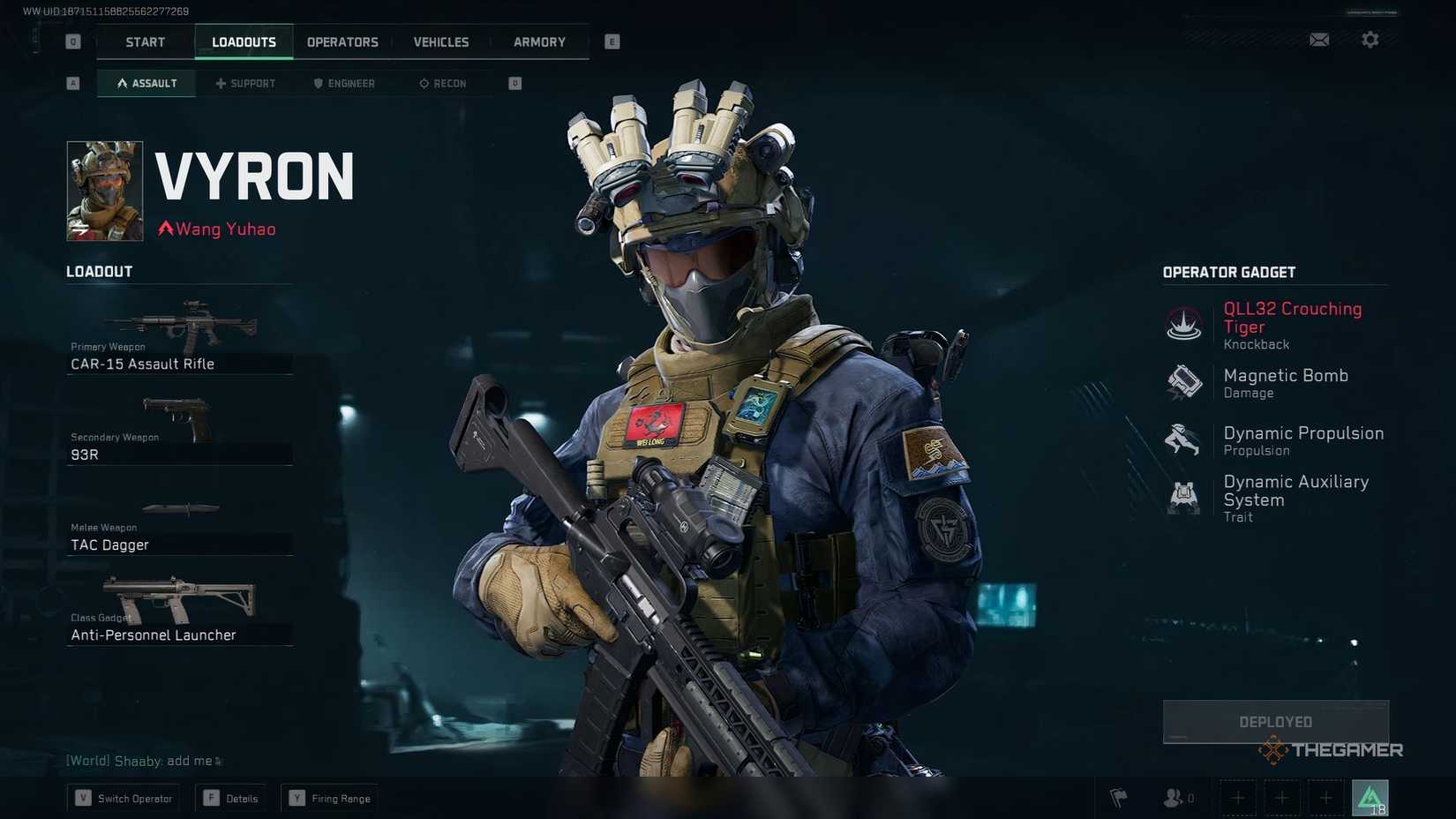Open the mail inbox icon
This screenshot has height=819, width=1456.
coord(1319,40)
